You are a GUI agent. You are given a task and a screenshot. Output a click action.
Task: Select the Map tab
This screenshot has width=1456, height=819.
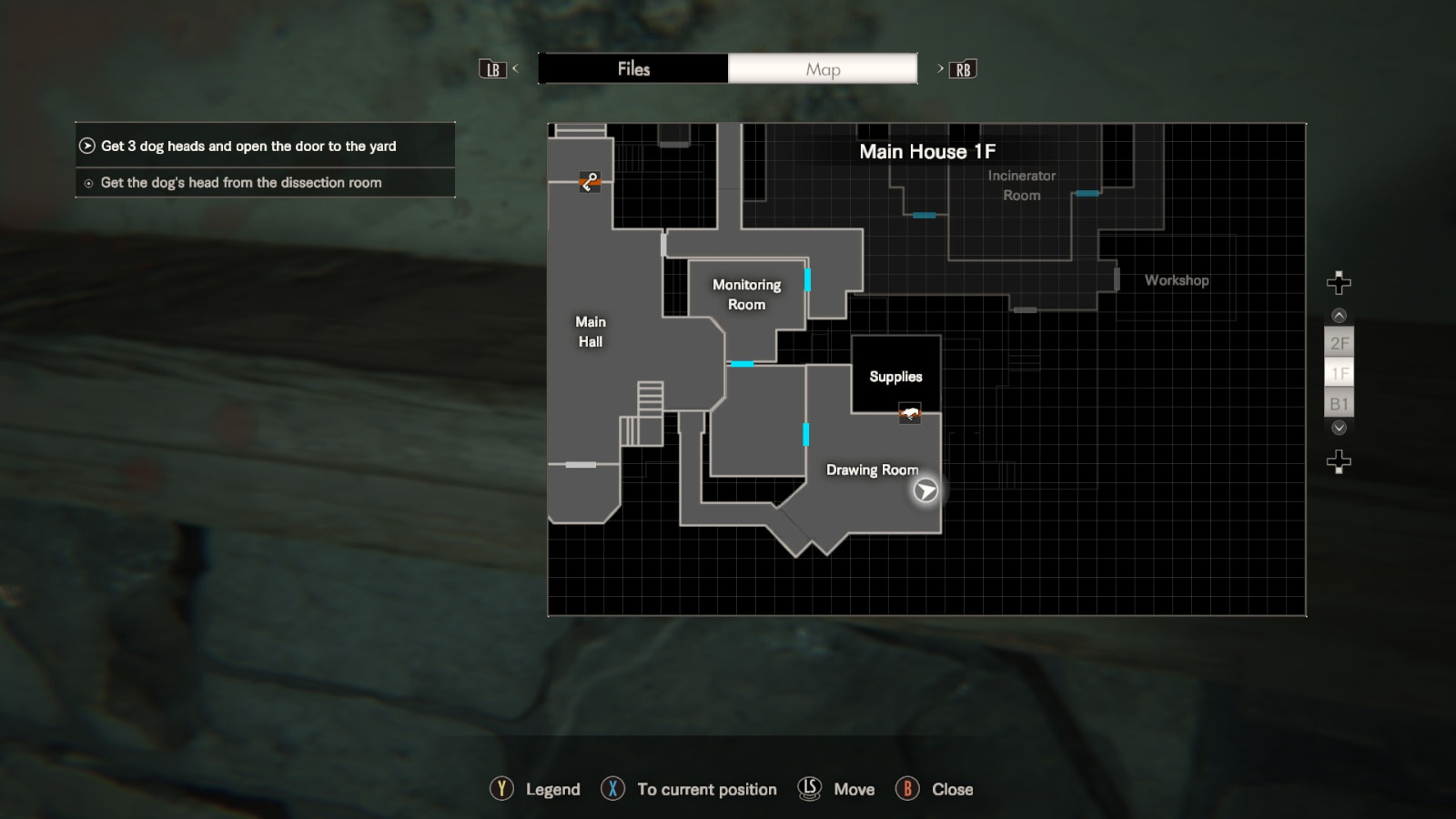(x=823, y=69)
